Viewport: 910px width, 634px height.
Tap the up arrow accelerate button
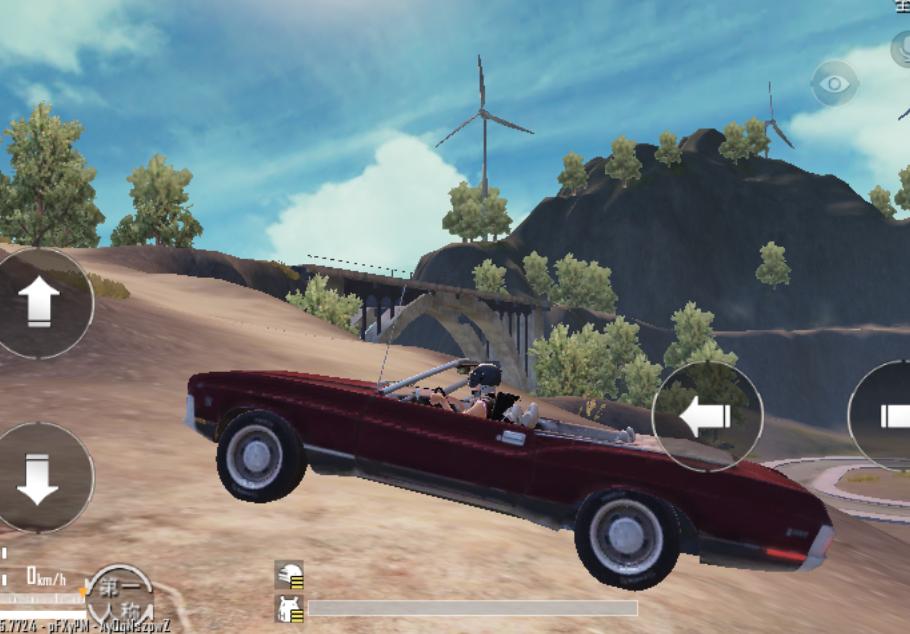[x=39, y=302]
